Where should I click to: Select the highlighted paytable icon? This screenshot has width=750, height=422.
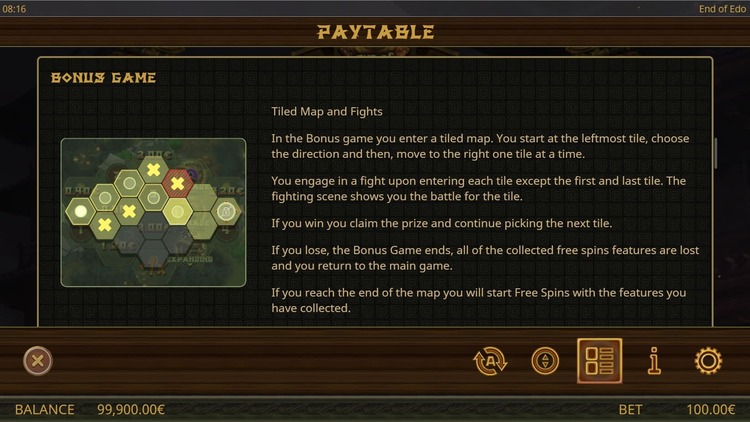[x=599, y=360]
